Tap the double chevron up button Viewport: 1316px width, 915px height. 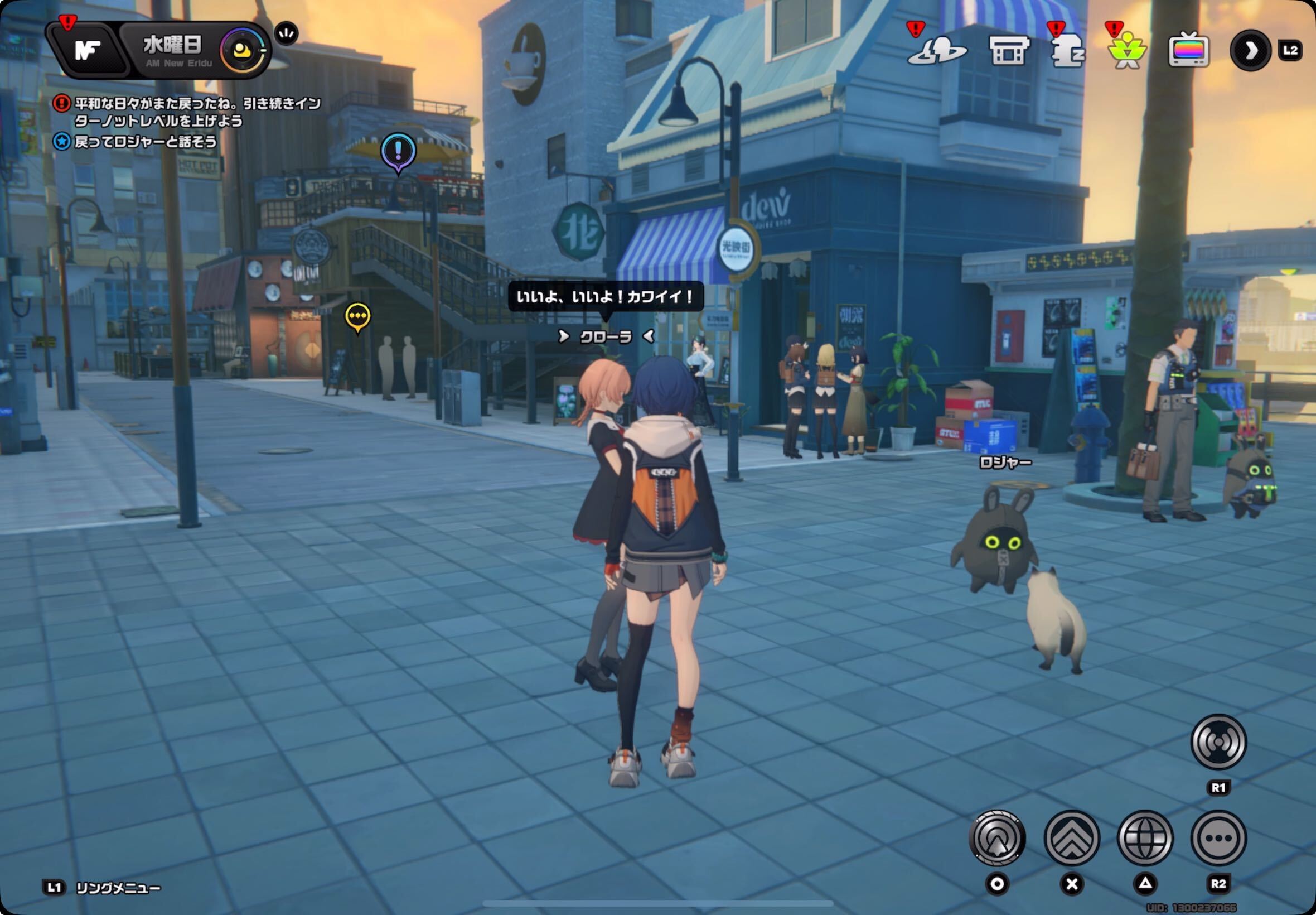pyautogui.click(x=1071, y=837)
